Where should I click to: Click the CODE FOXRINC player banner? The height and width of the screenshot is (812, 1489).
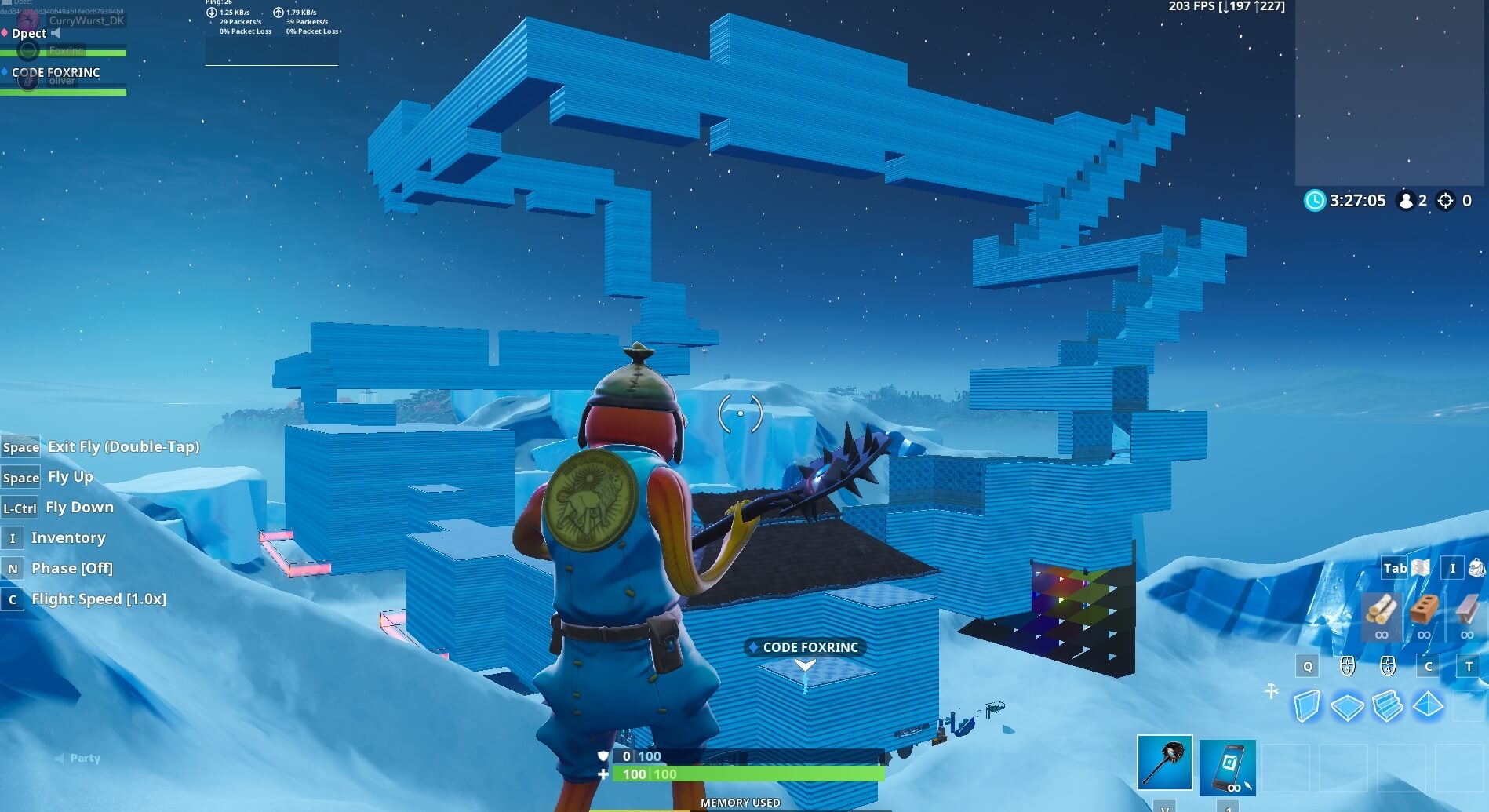click(804, 647)
